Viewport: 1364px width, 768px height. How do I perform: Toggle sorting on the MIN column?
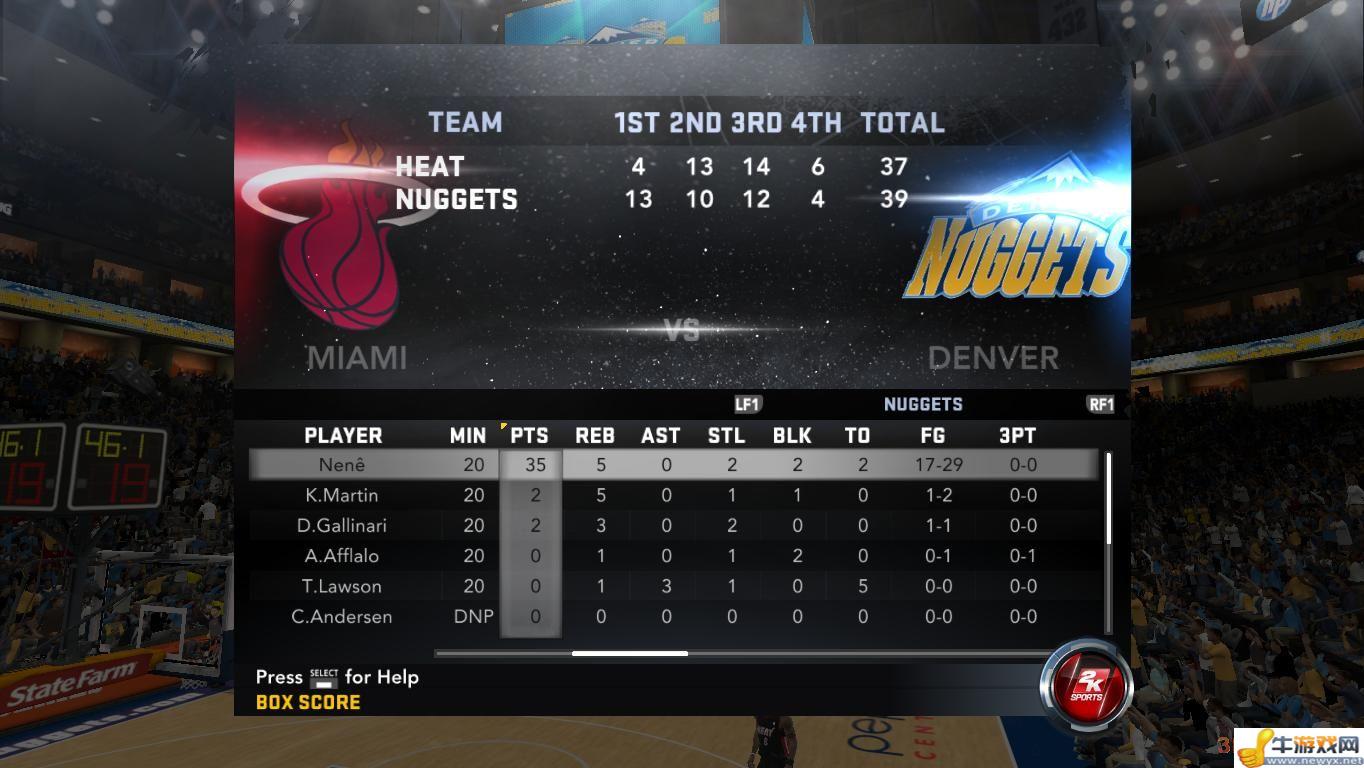point(468,434)
